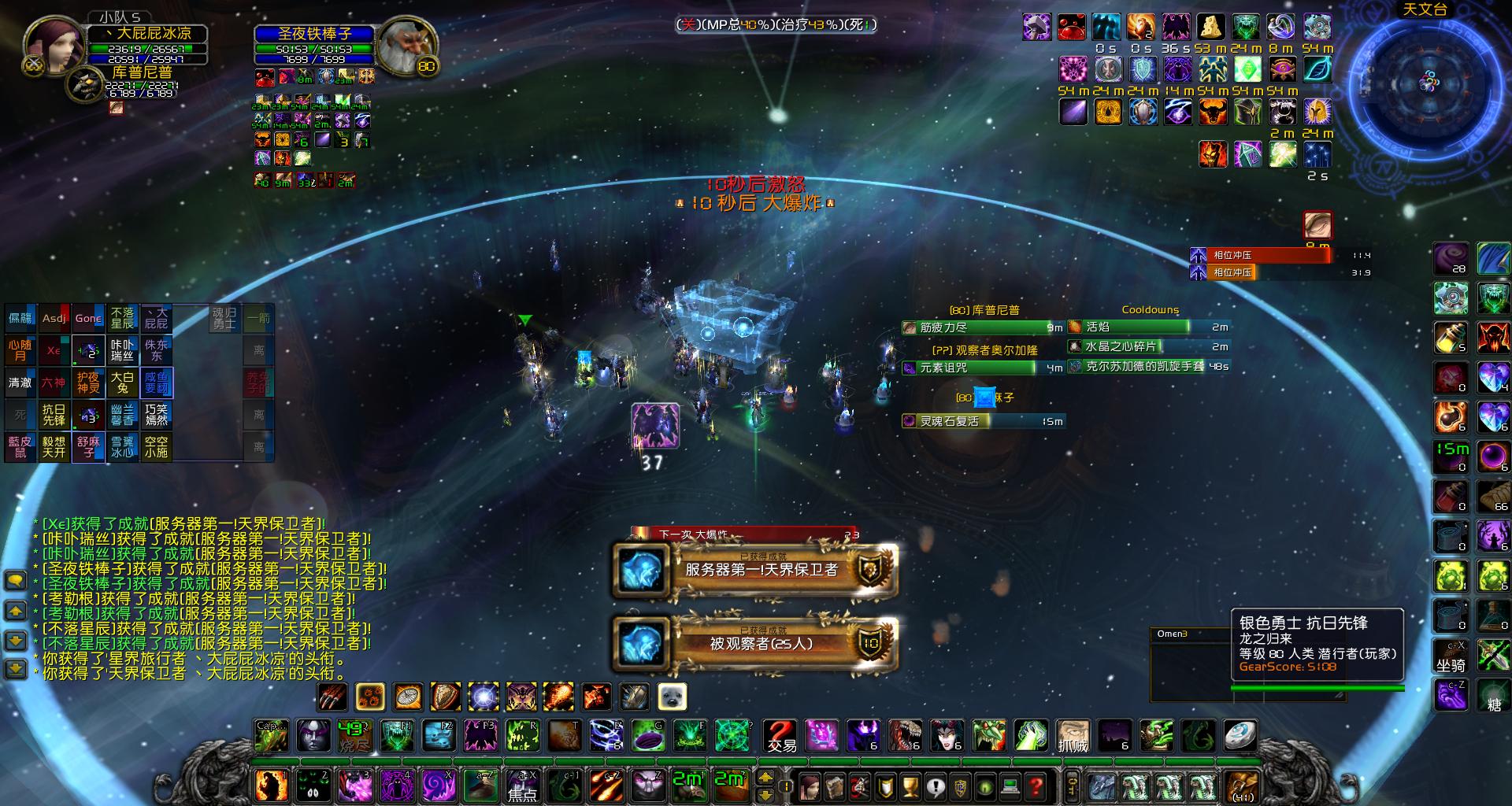
Task: Activate the 焦点 focus macro slot
Action: [521, 786]
